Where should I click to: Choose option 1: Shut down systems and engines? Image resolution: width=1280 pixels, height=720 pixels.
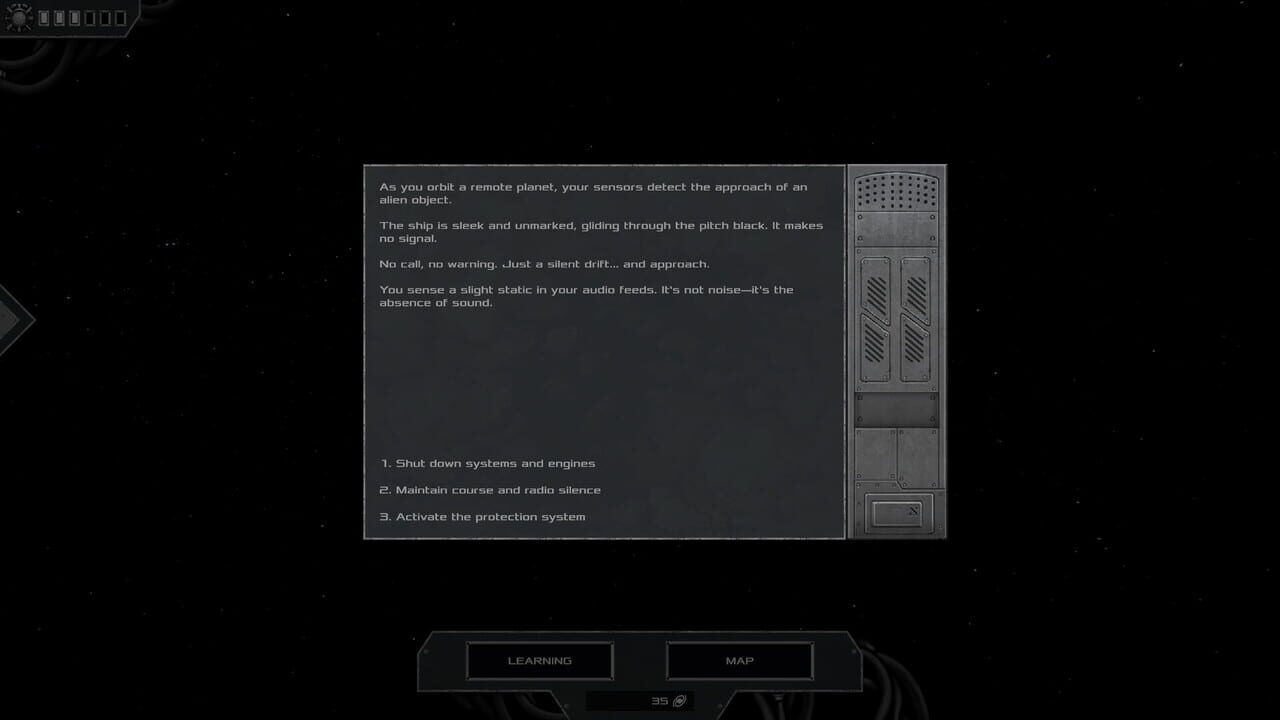[x=486, y=463]
